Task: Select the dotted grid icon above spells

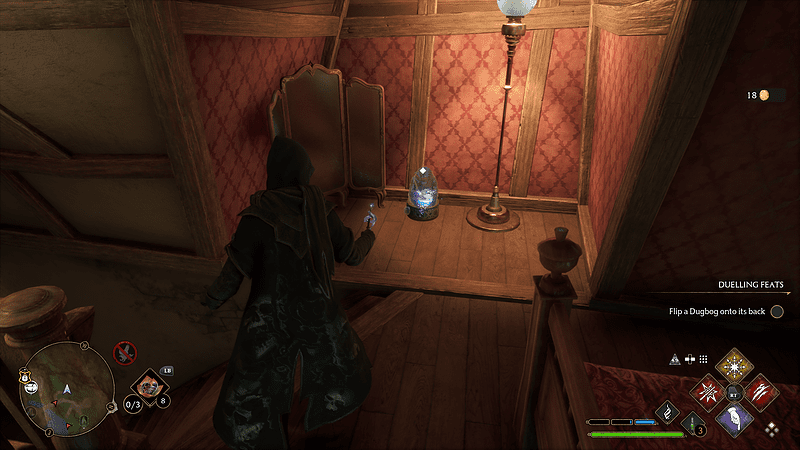Action: point(703,358)
